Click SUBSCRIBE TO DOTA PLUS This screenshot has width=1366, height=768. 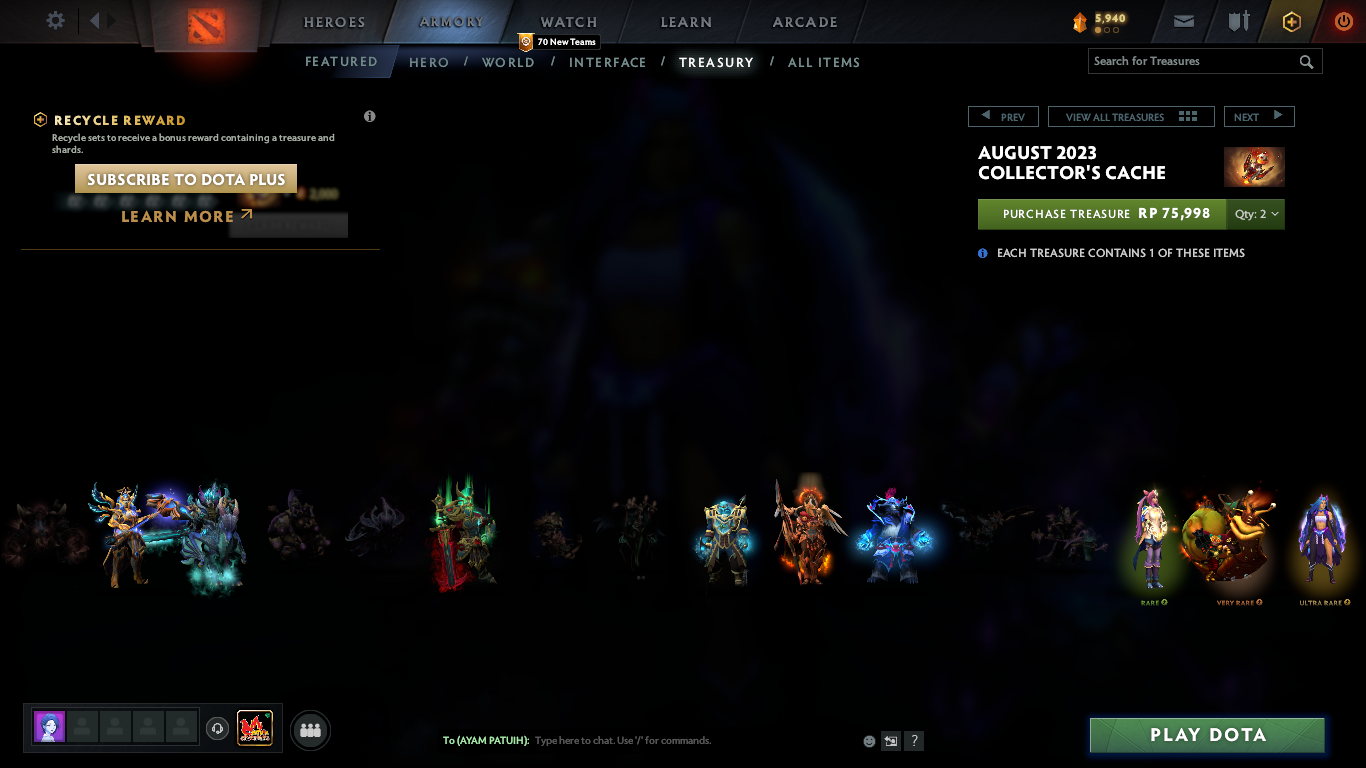pos(184,178)
